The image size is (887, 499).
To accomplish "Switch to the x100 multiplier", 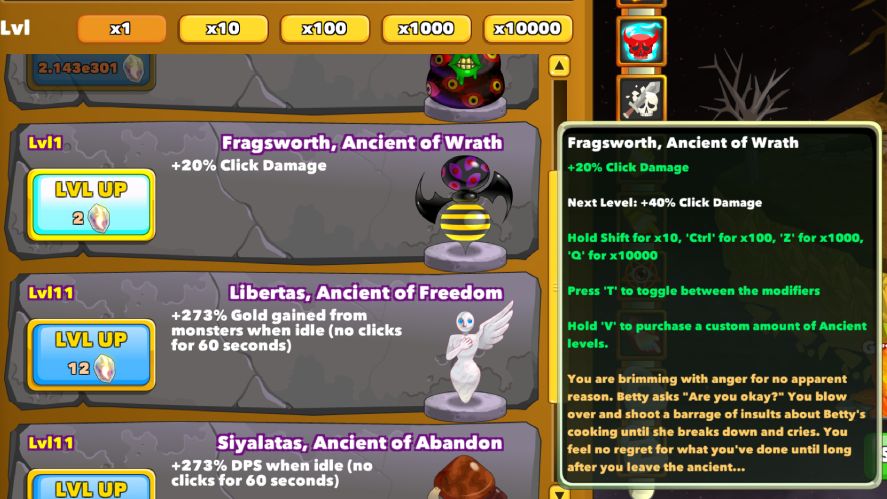I will [x=324, y=29].
